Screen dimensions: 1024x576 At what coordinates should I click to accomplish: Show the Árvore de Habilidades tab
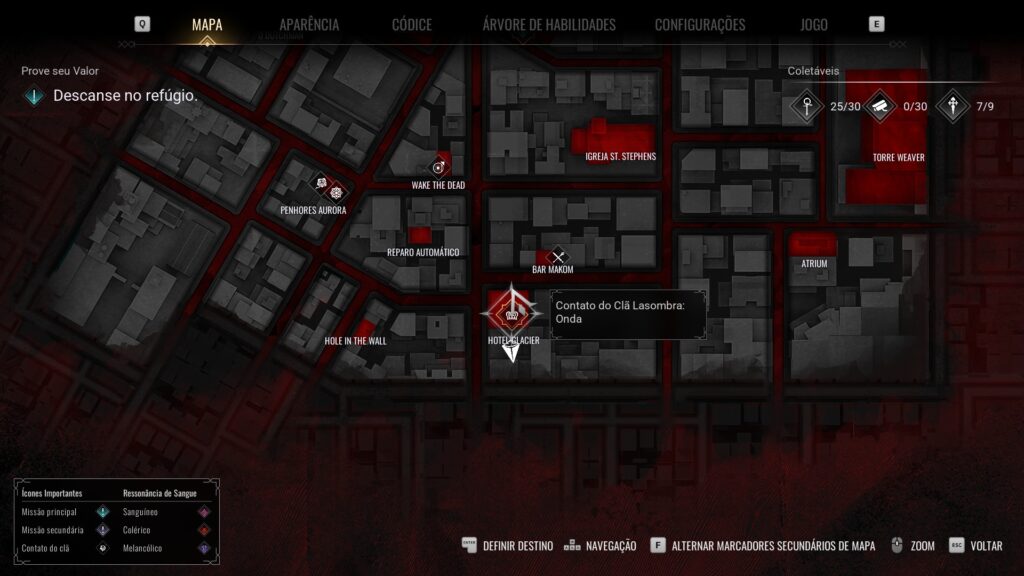pyautogui.click(x=549, y=25)
